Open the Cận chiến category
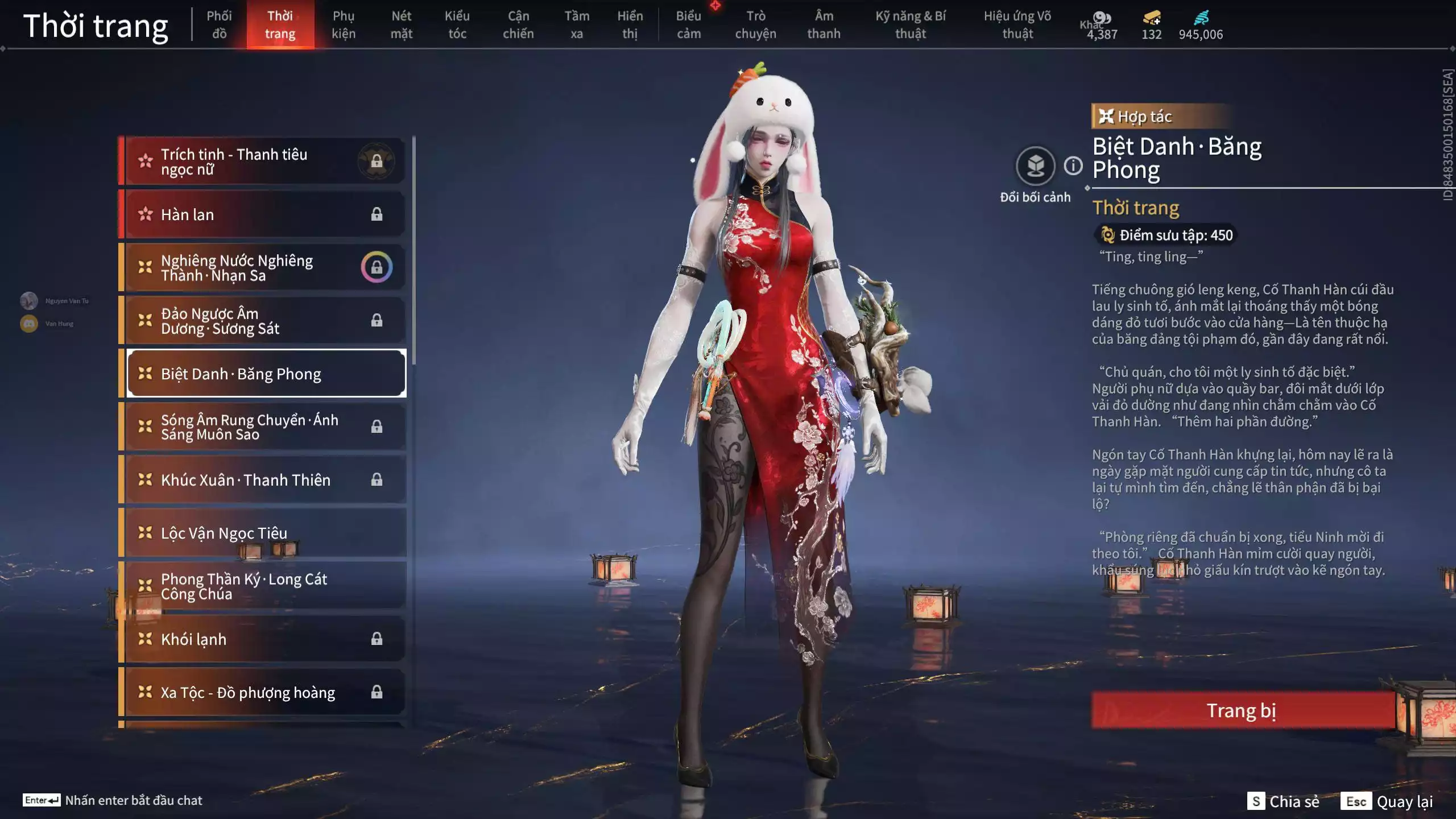Screen dimensions: 1456x819 [518, 24]
